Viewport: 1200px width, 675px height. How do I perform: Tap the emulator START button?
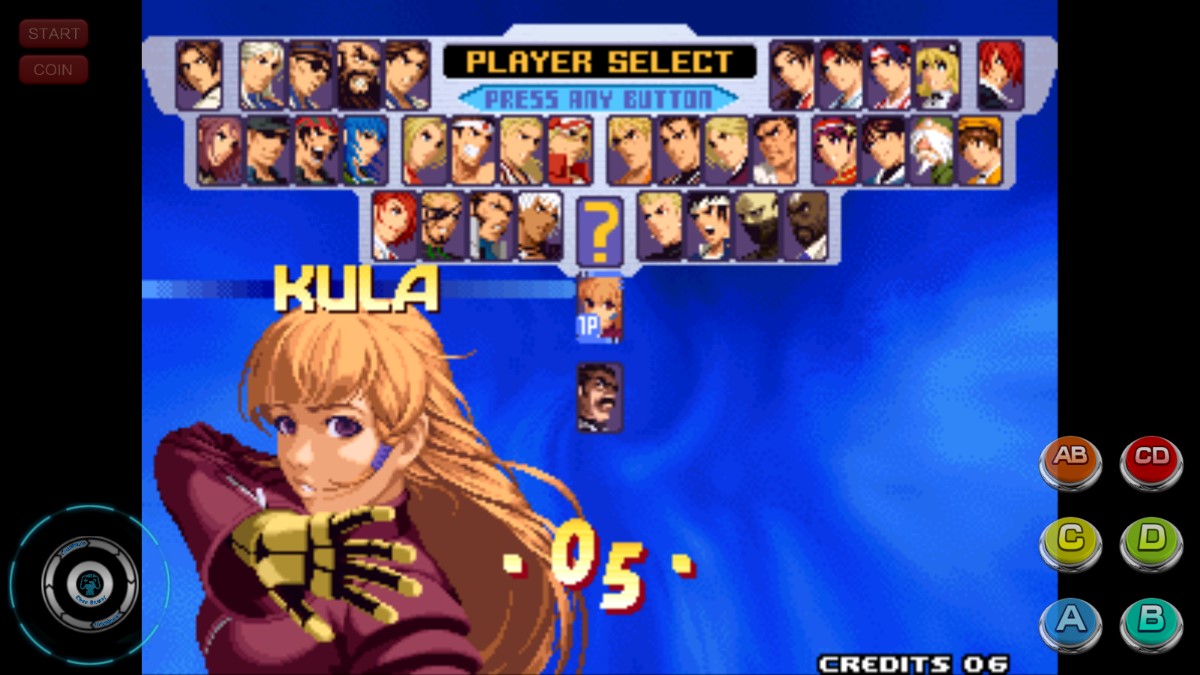pos(53,34)
